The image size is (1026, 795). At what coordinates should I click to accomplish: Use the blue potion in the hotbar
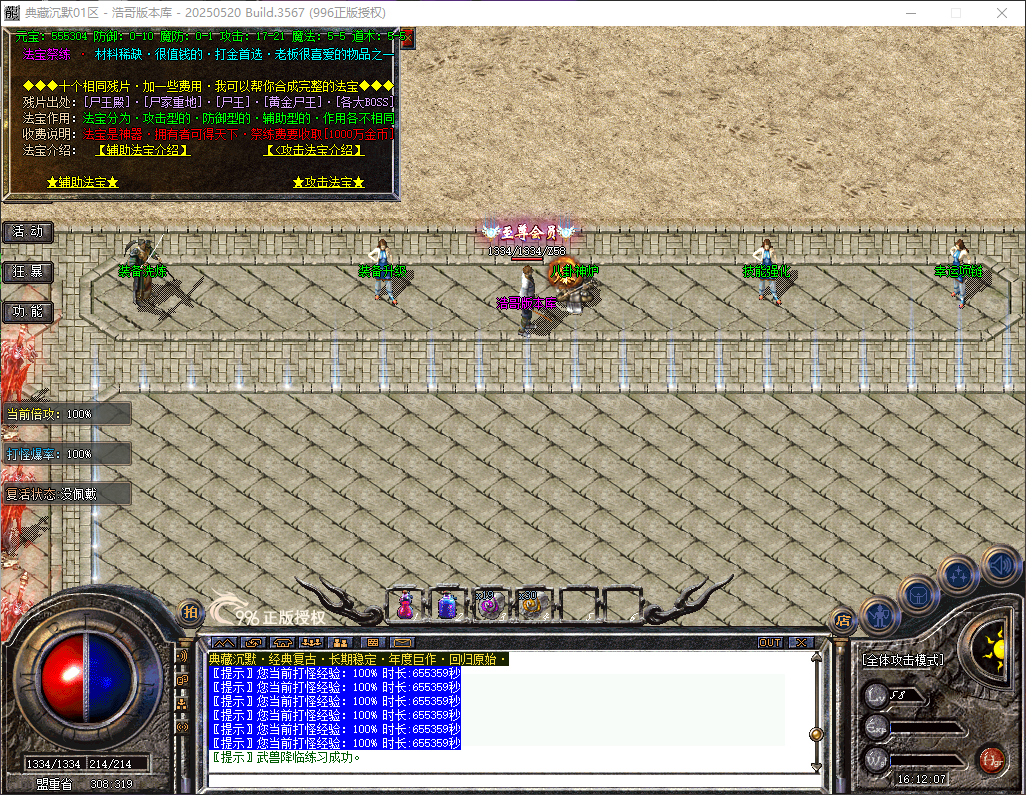pyautogui.click(x=447, y=604)
